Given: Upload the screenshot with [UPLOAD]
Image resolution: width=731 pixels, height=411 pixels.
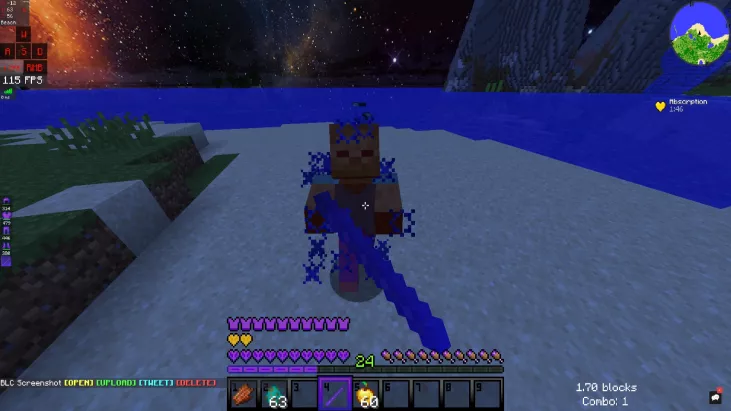Looking at the screenshot, I should 116,383.
